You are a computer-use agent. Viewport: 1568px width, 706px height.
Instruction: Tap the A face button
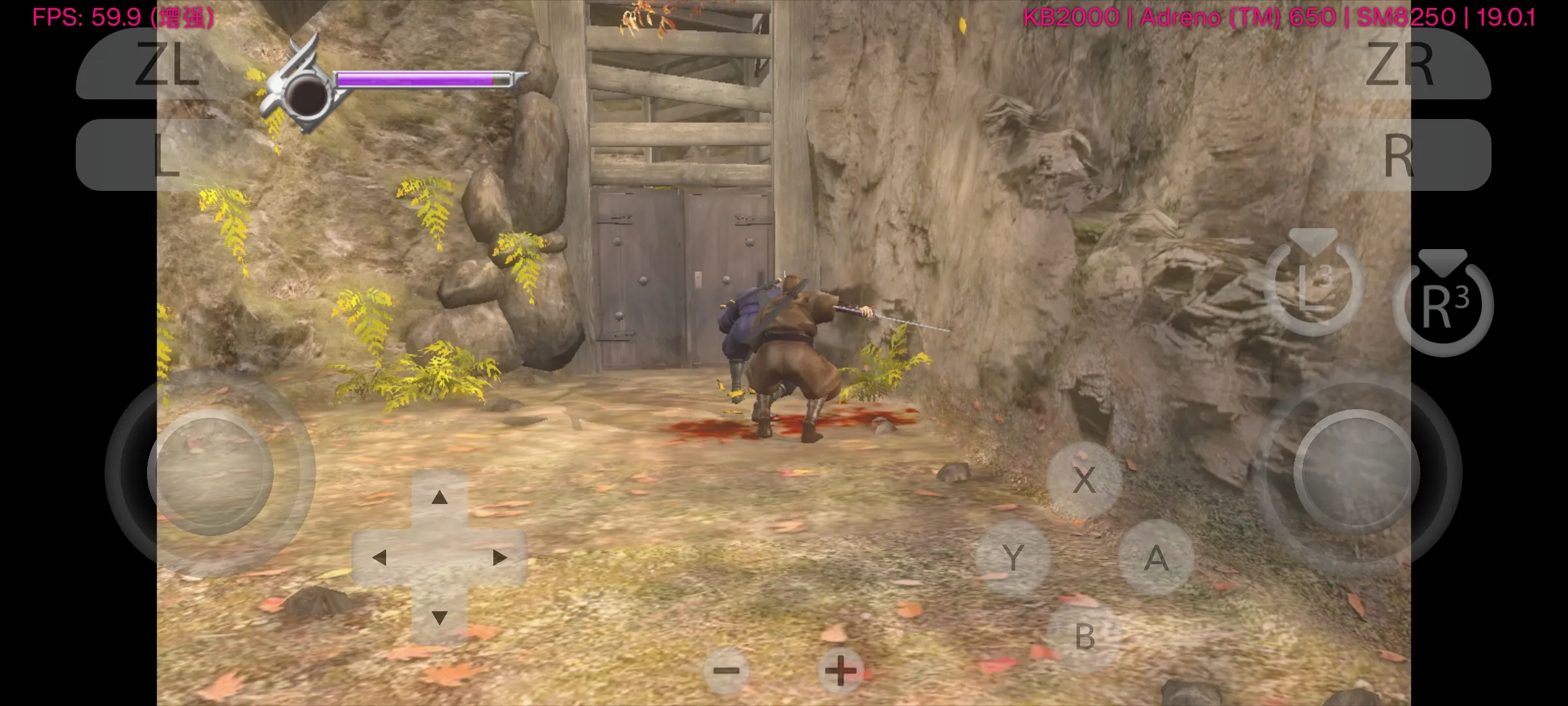1156,558
